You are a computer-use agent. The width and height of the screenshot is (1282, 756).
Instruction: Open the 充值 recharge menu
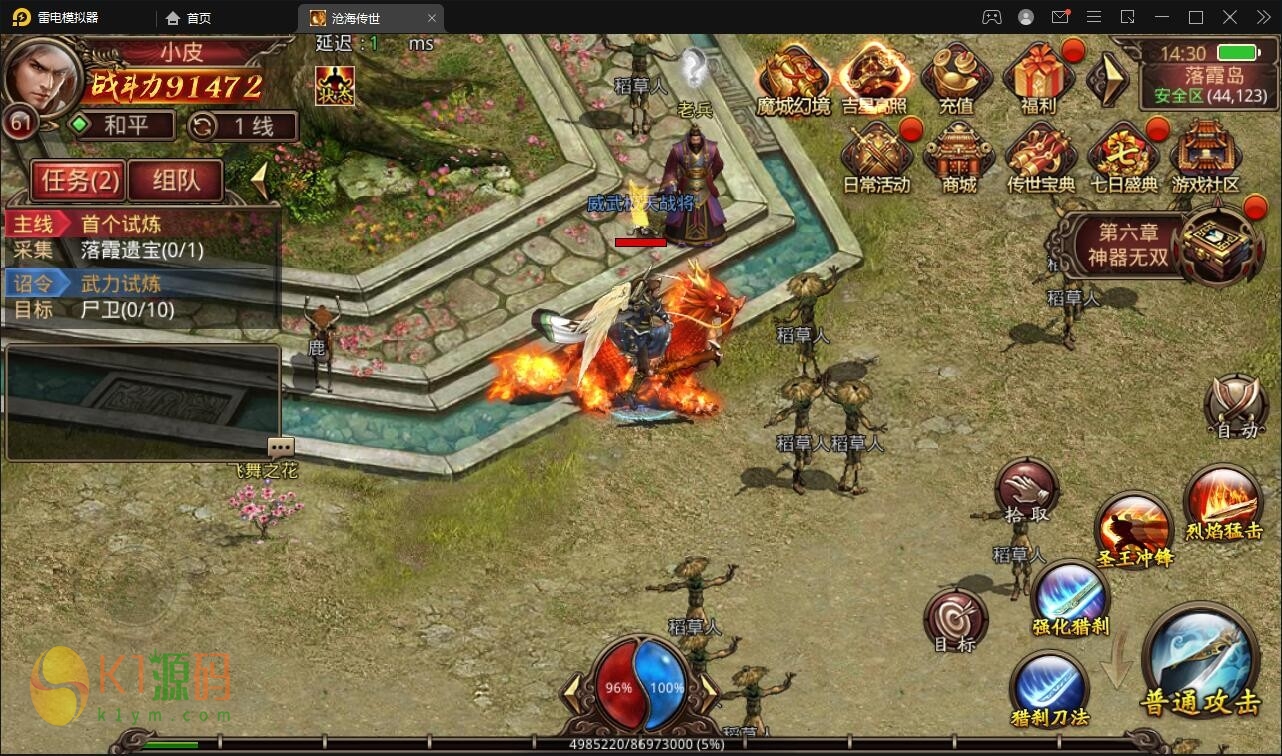tap(955, 77)
